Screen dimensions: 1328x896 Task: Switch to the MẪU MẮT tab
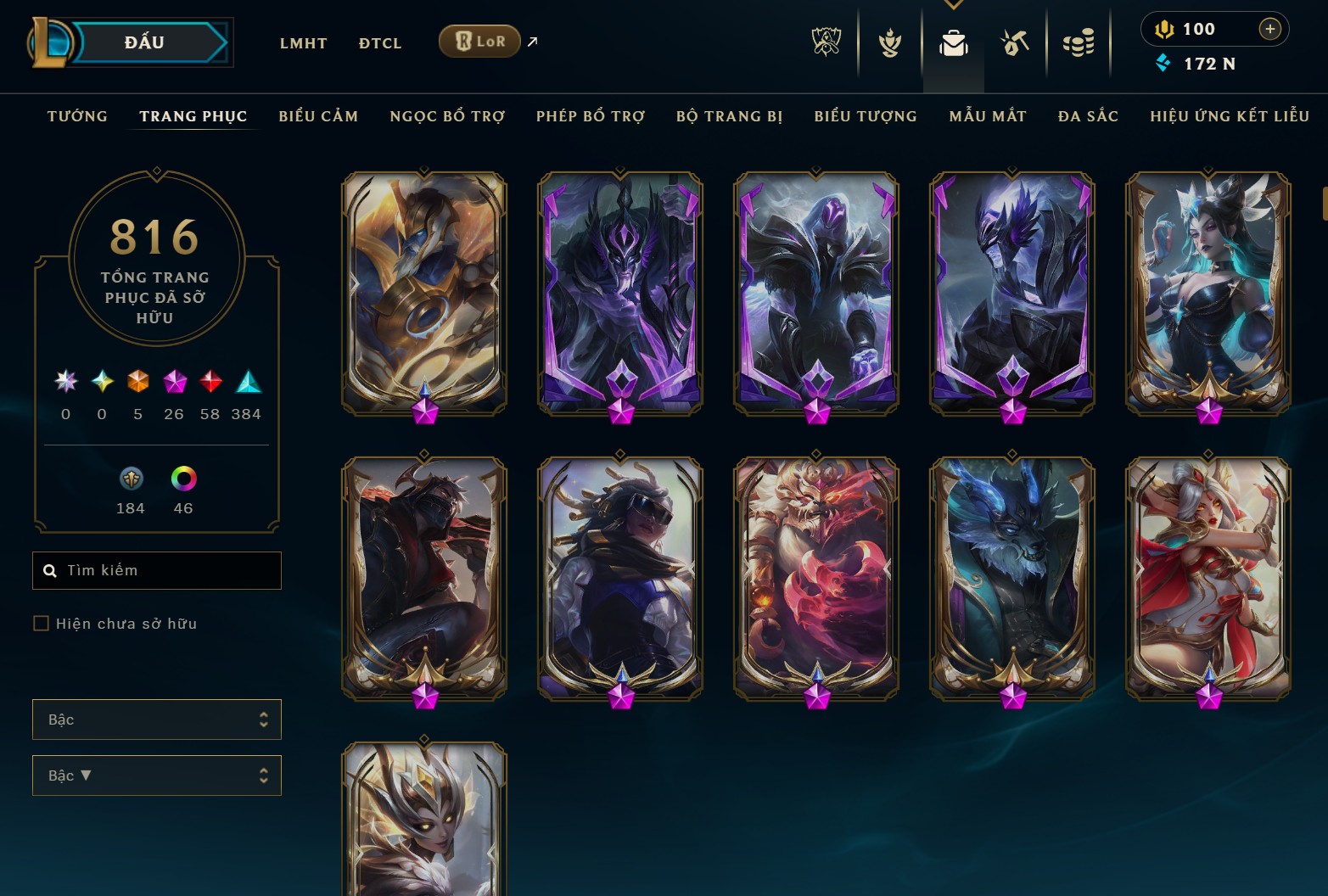click(988, 116)
